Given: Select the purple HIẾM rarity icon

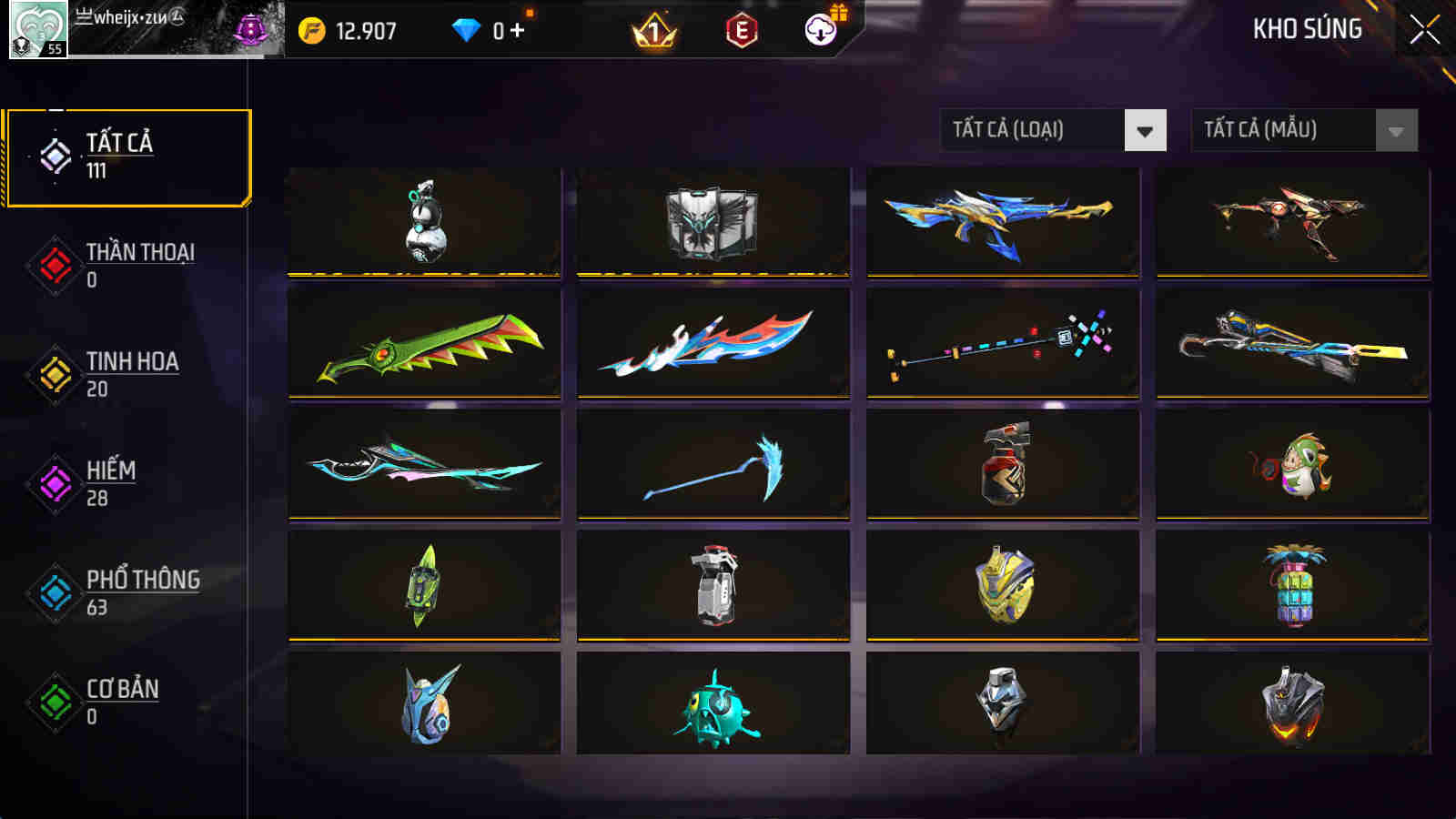Looking at the screenshot, I should 55,484.
